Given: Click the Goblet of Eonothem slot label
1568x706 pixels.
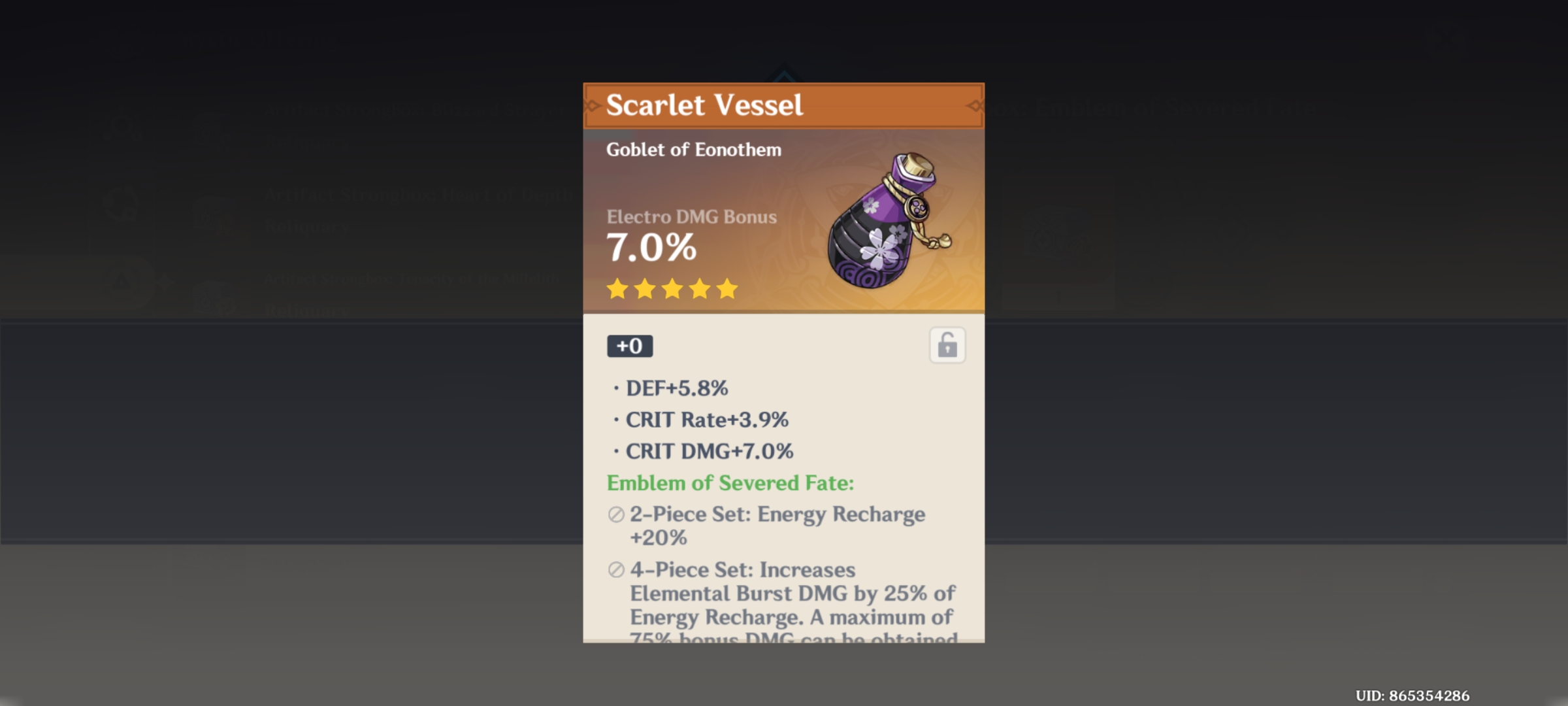Looking at the screenshot, I should click(x=693, y=150).
